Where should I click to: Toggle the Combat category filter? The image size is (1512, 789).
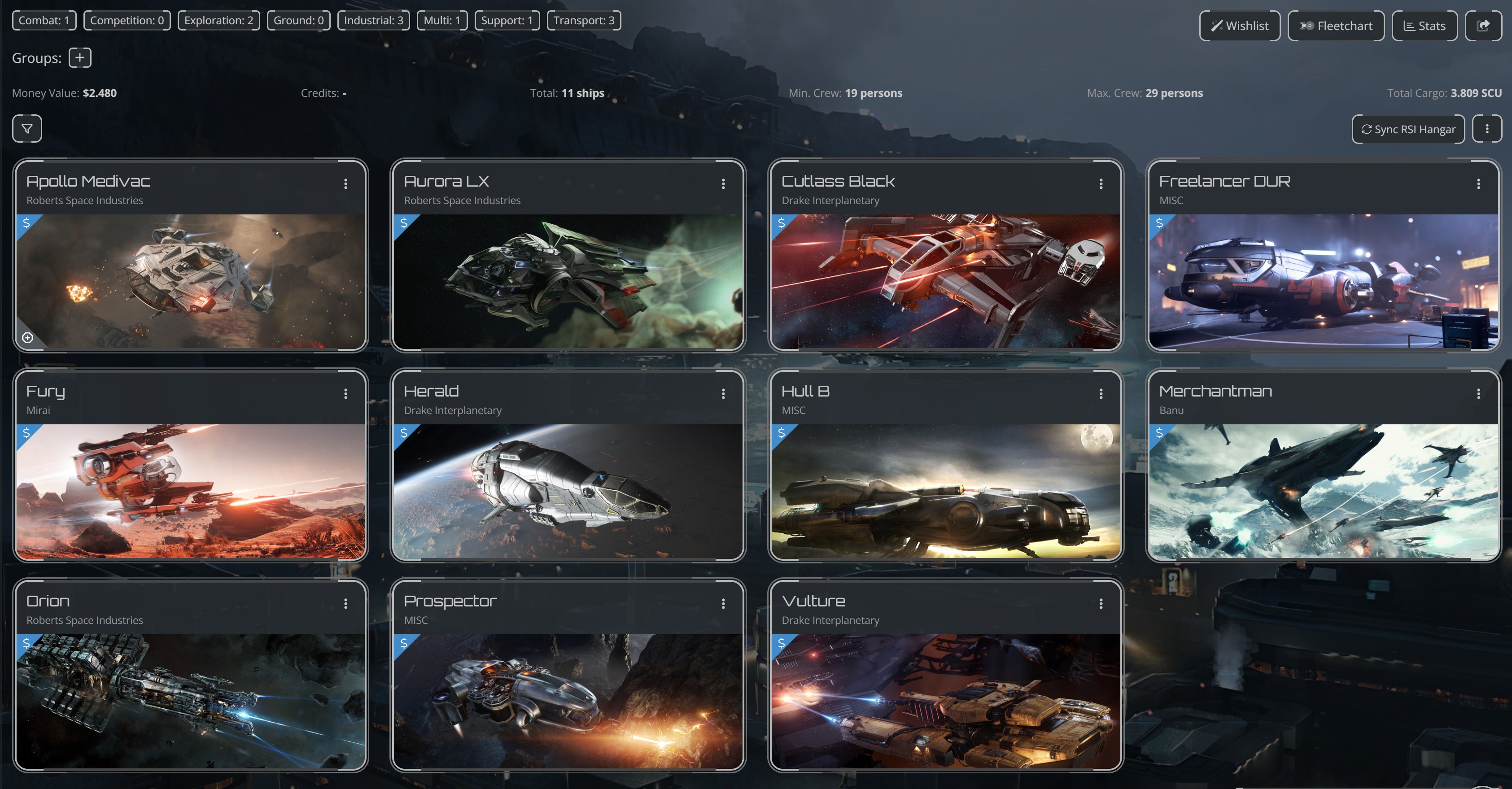(x=44, y=19)
